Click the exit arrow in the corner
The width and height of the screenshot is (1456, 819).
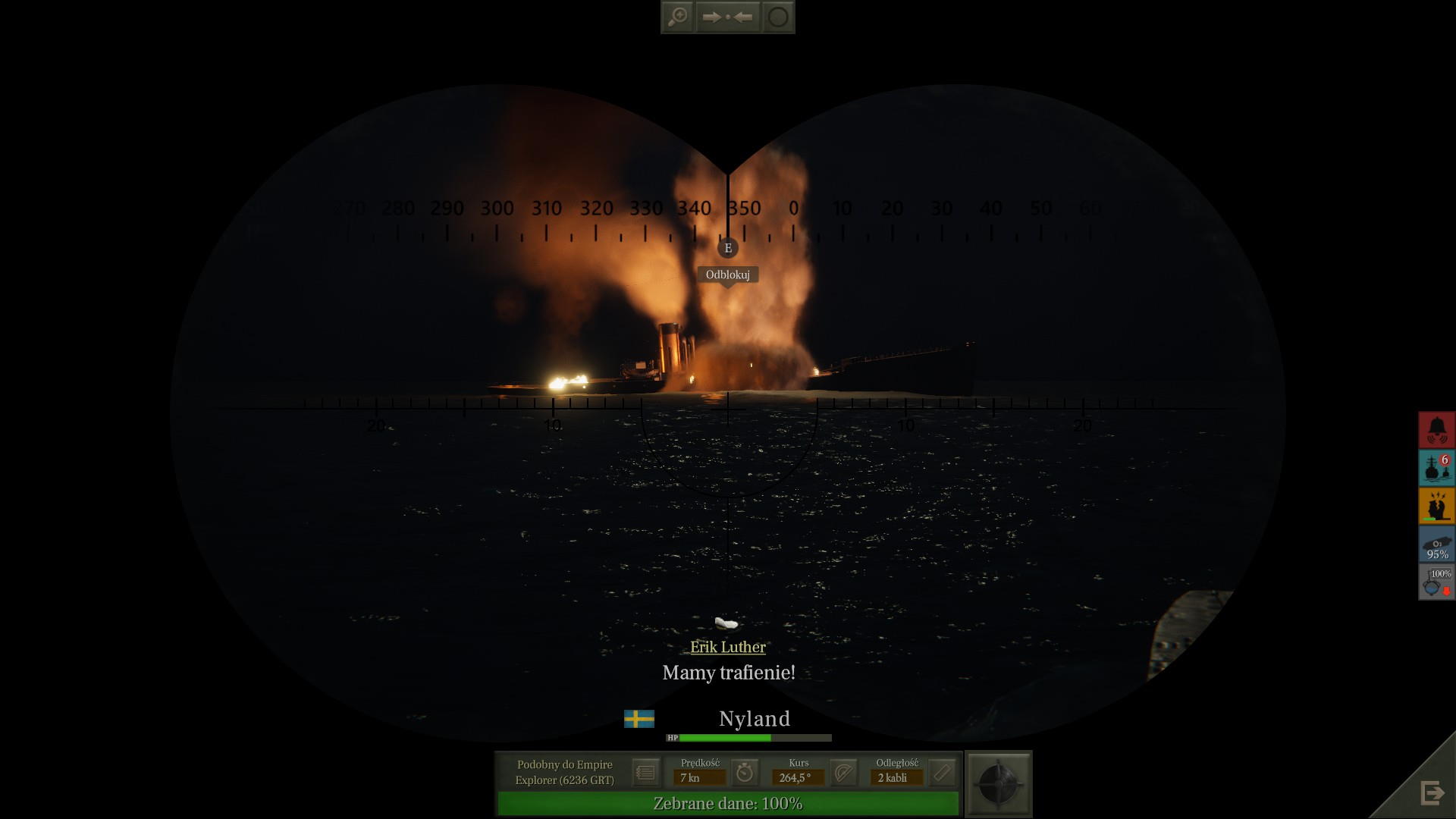[1432, 793]
